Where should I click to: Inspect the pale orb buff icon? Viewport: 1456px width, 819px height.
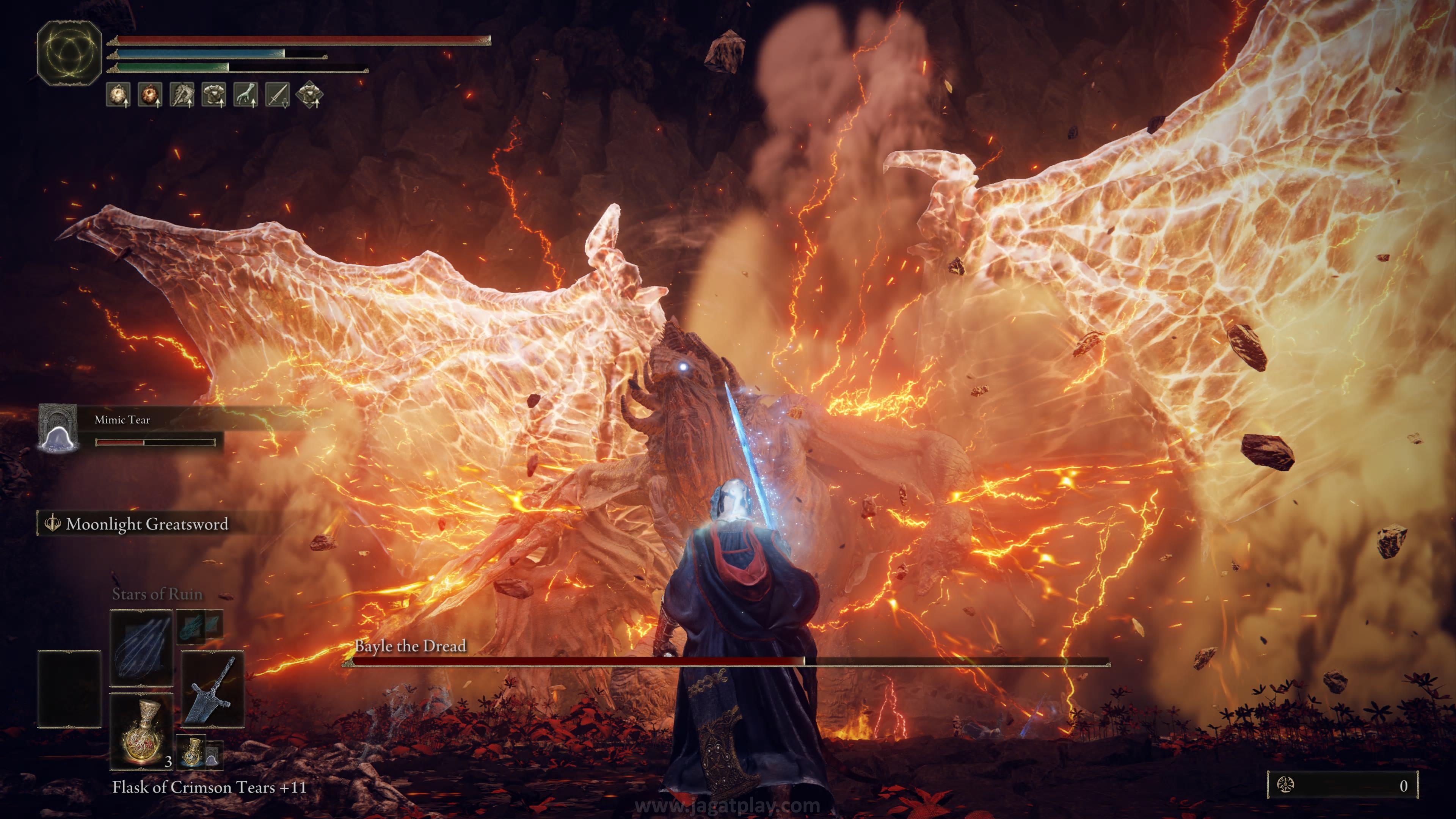coord(118,94)
